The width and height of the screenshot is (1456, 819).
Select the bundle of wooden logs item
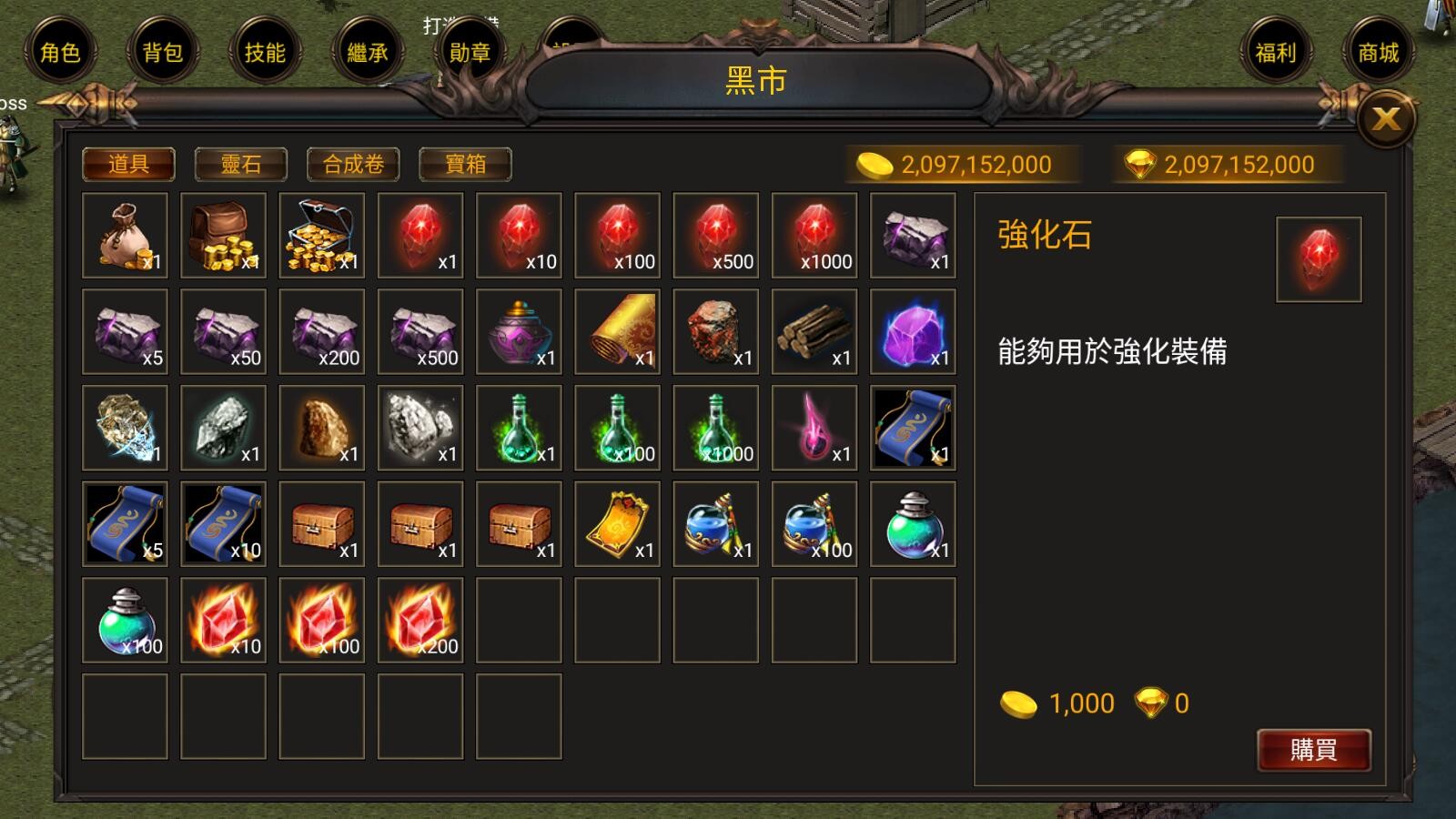813,333
